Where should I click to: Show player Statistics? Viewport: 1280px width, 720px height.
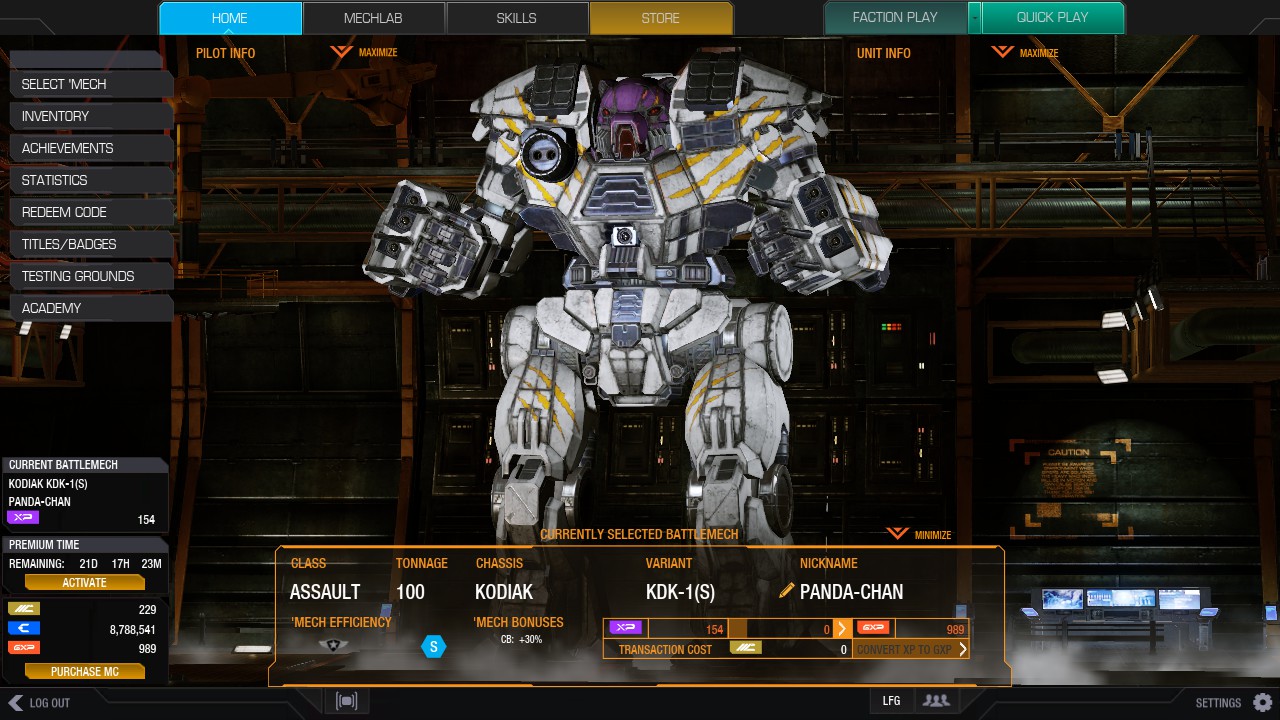pyautogui.click(x=90, y=180)
